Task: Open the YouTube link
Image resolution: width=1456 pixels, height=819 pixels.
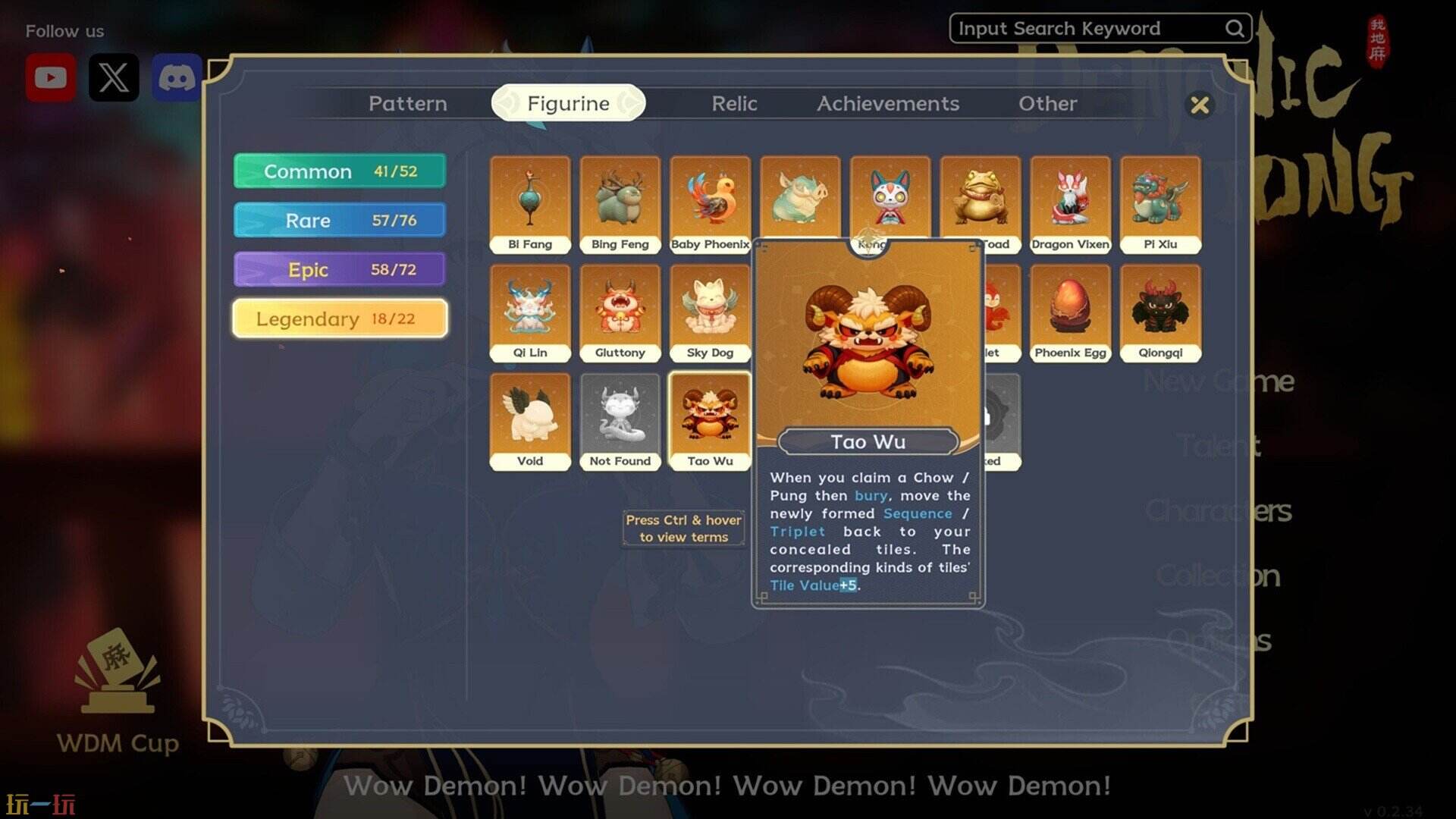Action: (x=51, y=77)
